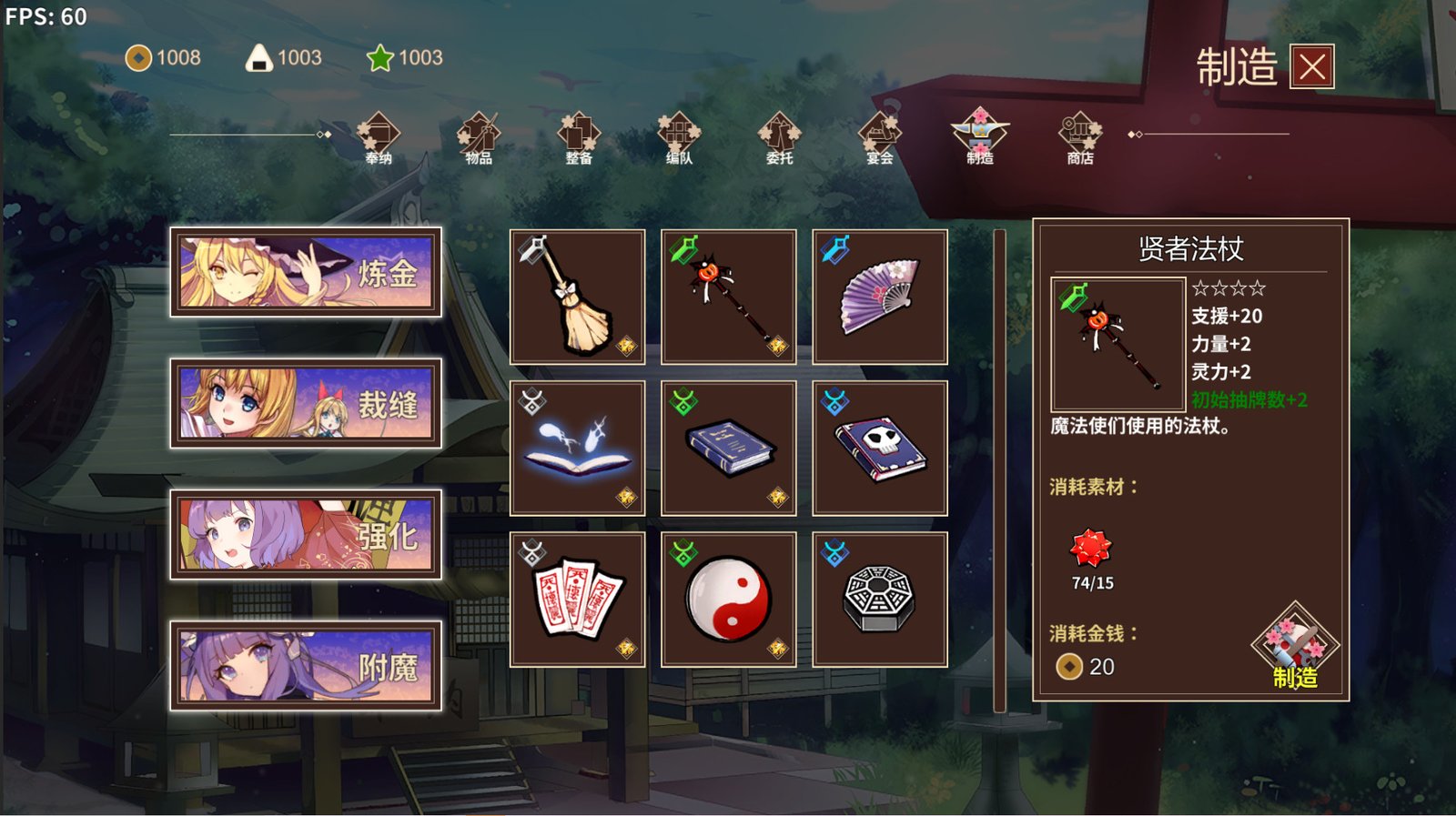Image resolution: width=1456 pixels, height=816 pixels.
Task: Select the bagua box recipe
Action: (x=879, y=597)
